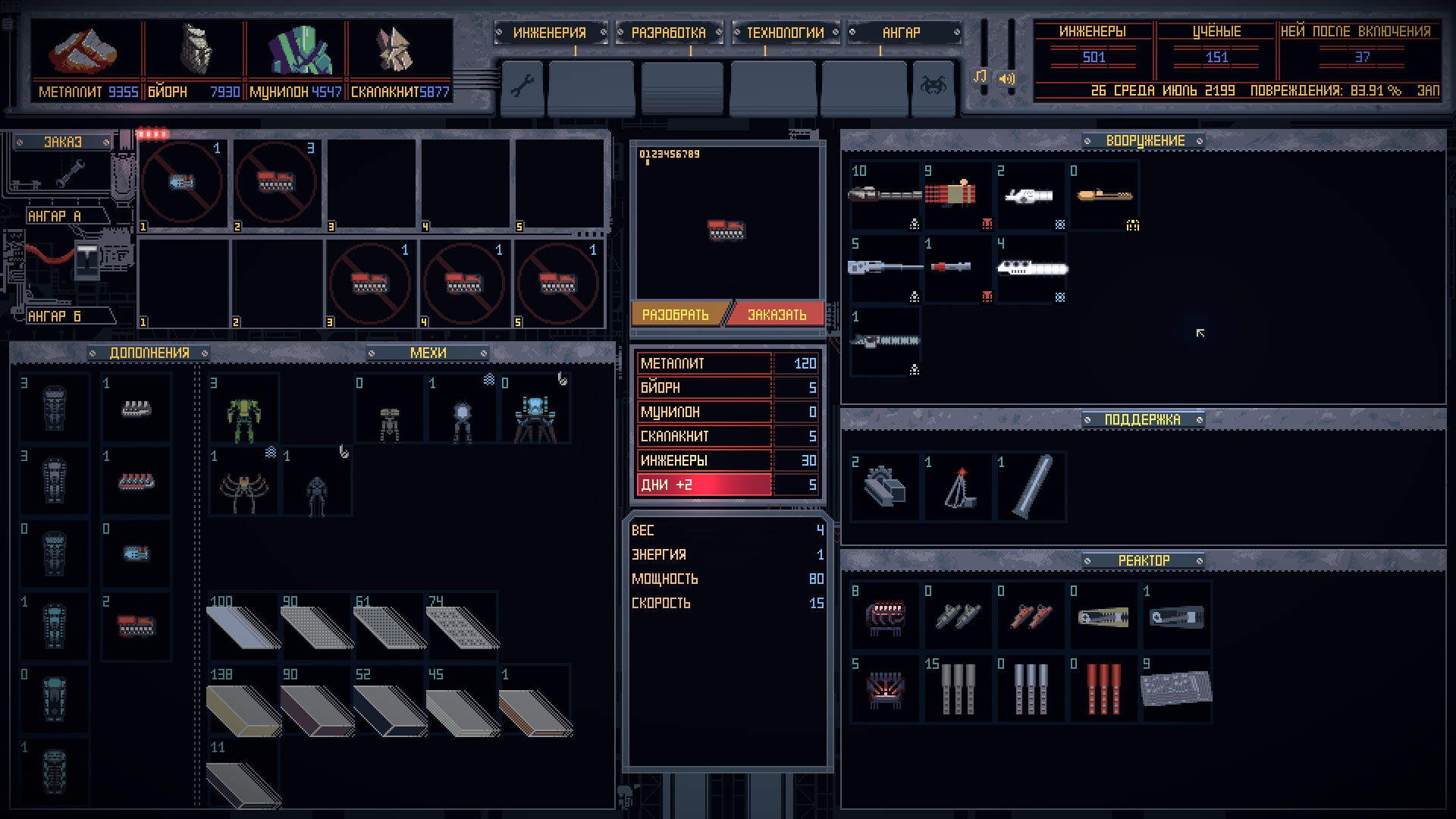Viewport: 1456px width, 819px height.
Task: Switch to the ТЕХНОЛОГИИ tab
Action: click(x=785, y=33)
